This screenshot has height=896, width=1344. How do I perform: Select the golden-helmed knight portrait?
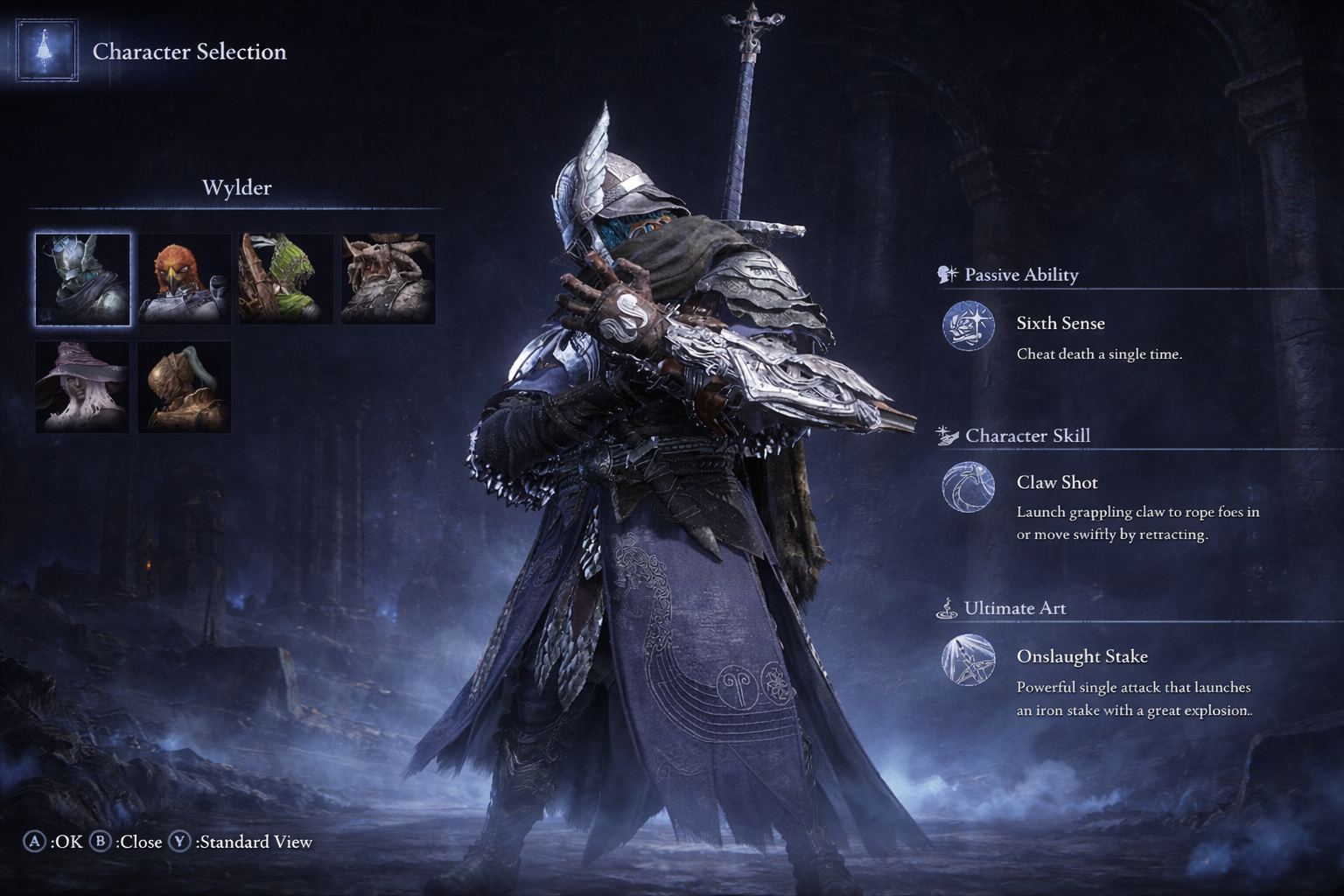pos(184,387)
